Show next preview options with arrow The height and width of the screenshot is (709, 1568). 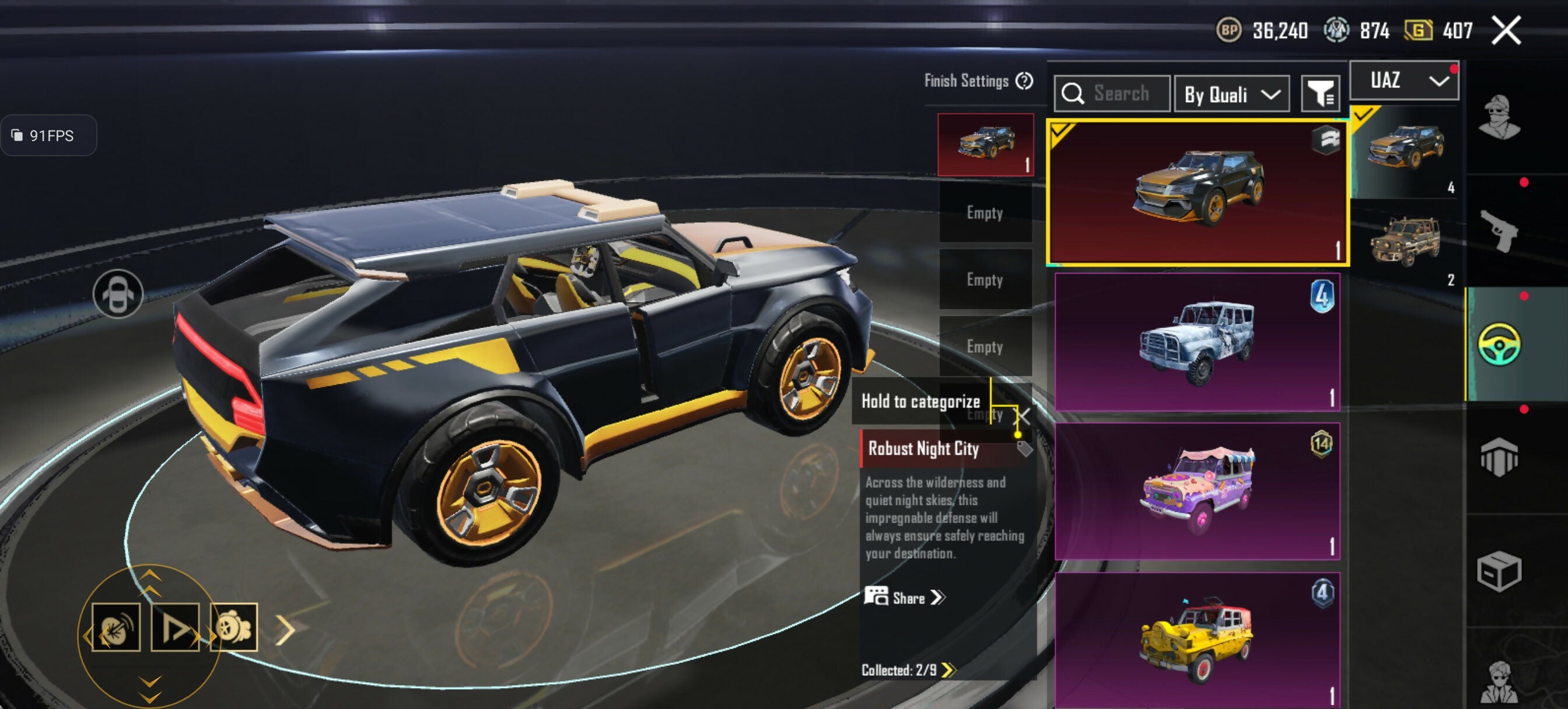point(285,629)
